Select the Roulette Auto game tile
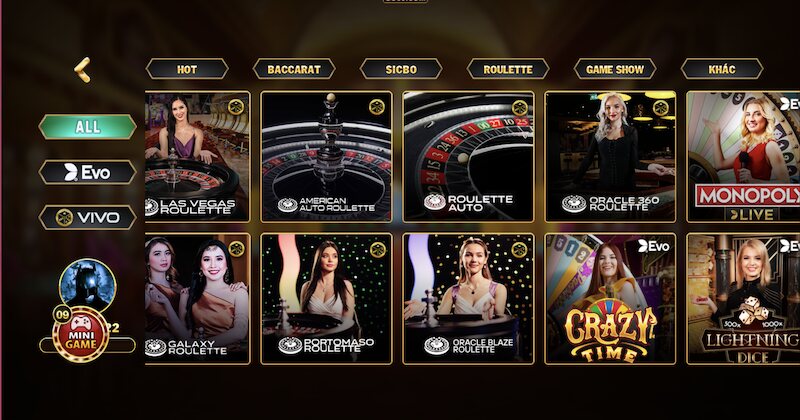The image size is (800, 420). [468, 157]
